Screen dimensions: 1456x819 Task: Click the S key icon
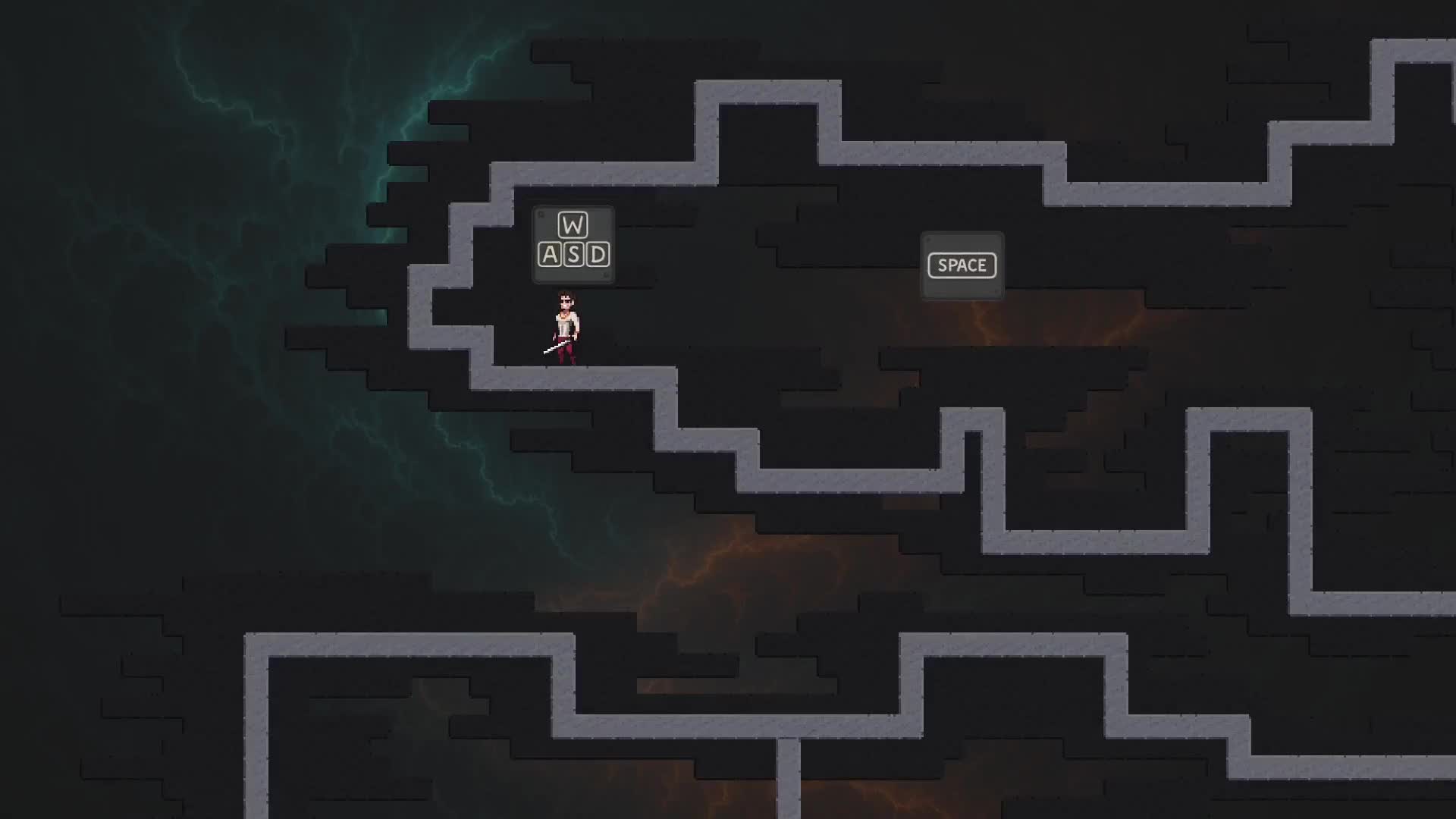pyautogui.click(x=574, y=256)
